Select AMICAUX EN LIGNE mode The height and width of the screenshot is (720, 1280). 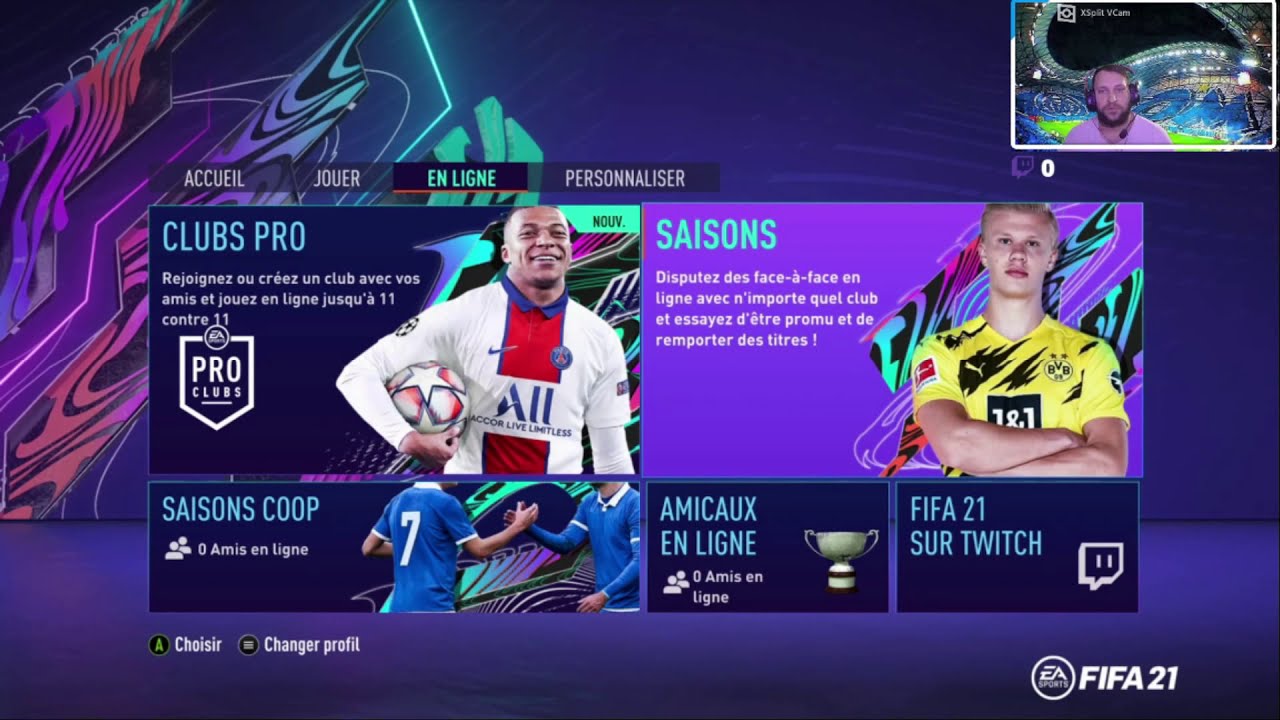tap(765, 548)
